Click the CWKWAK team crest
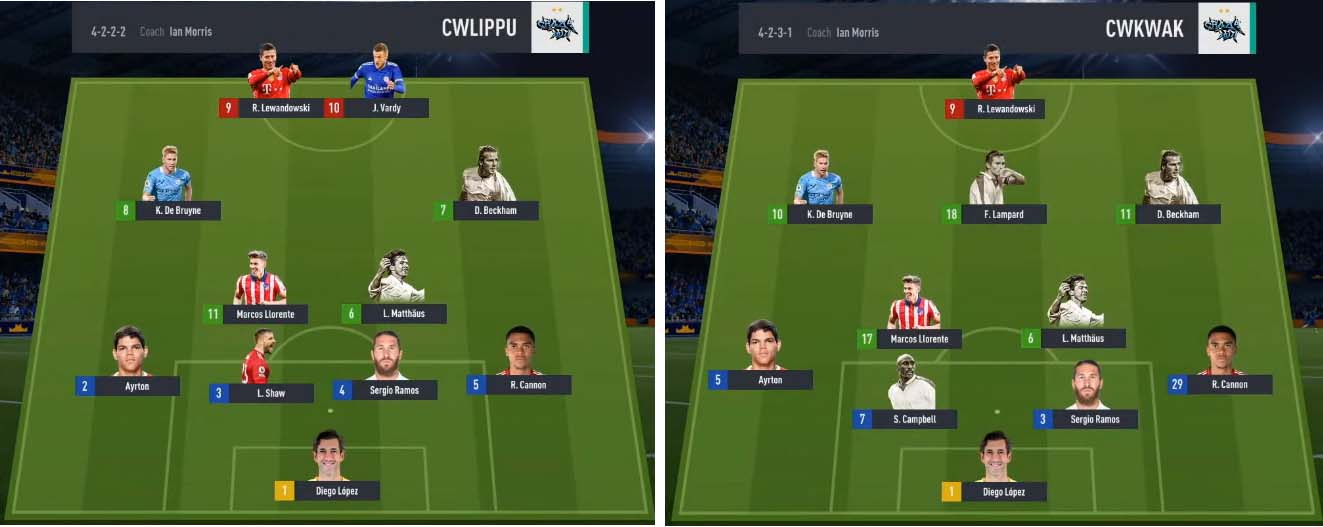The image size is (1323, 527). pos(1225,28)
